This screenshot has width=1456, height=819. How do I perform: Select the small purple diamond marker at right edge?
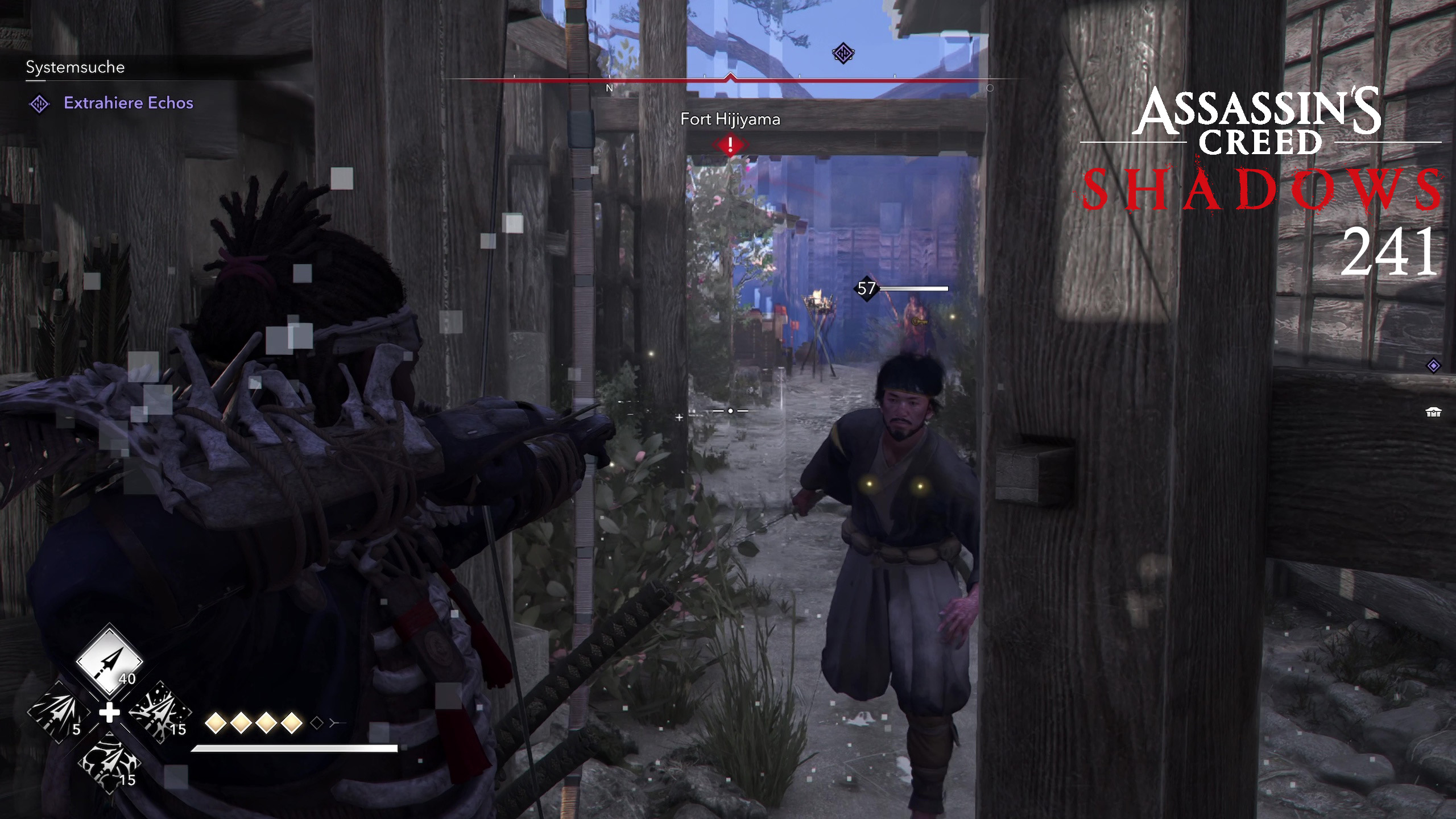[1433, 366]
